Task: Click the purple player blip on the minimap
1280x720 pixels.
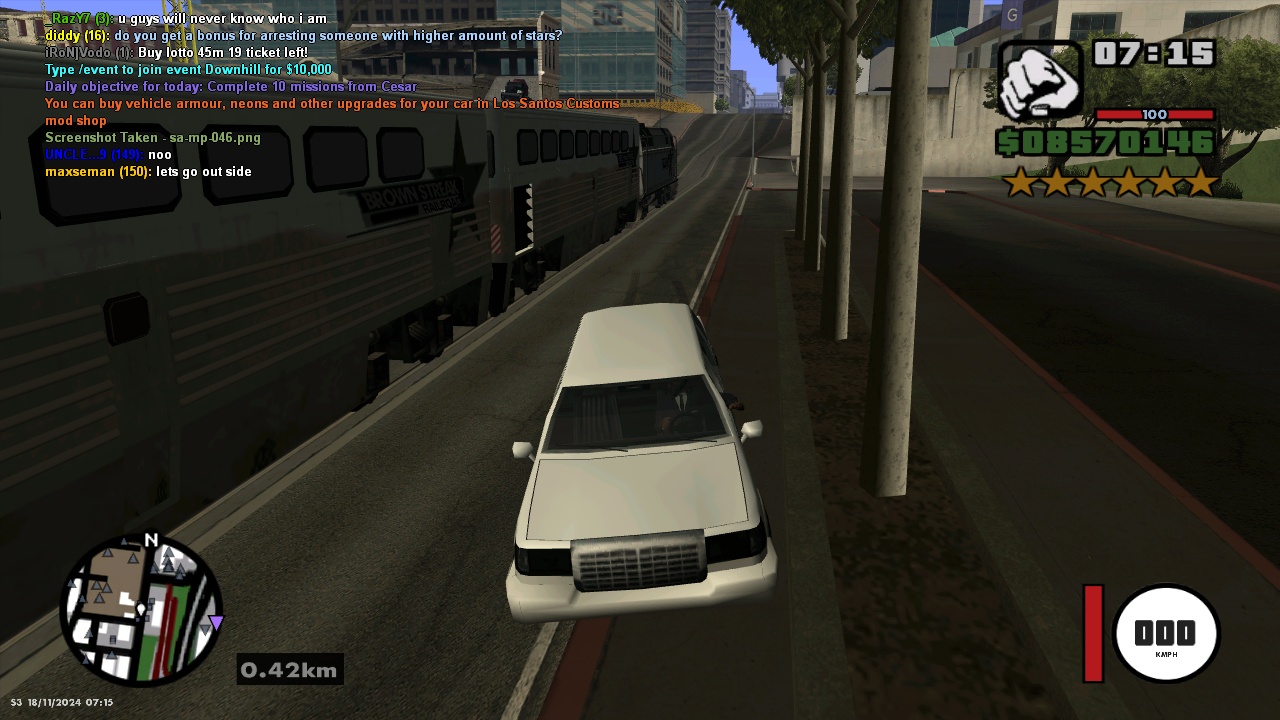Action: click(214, 623)
